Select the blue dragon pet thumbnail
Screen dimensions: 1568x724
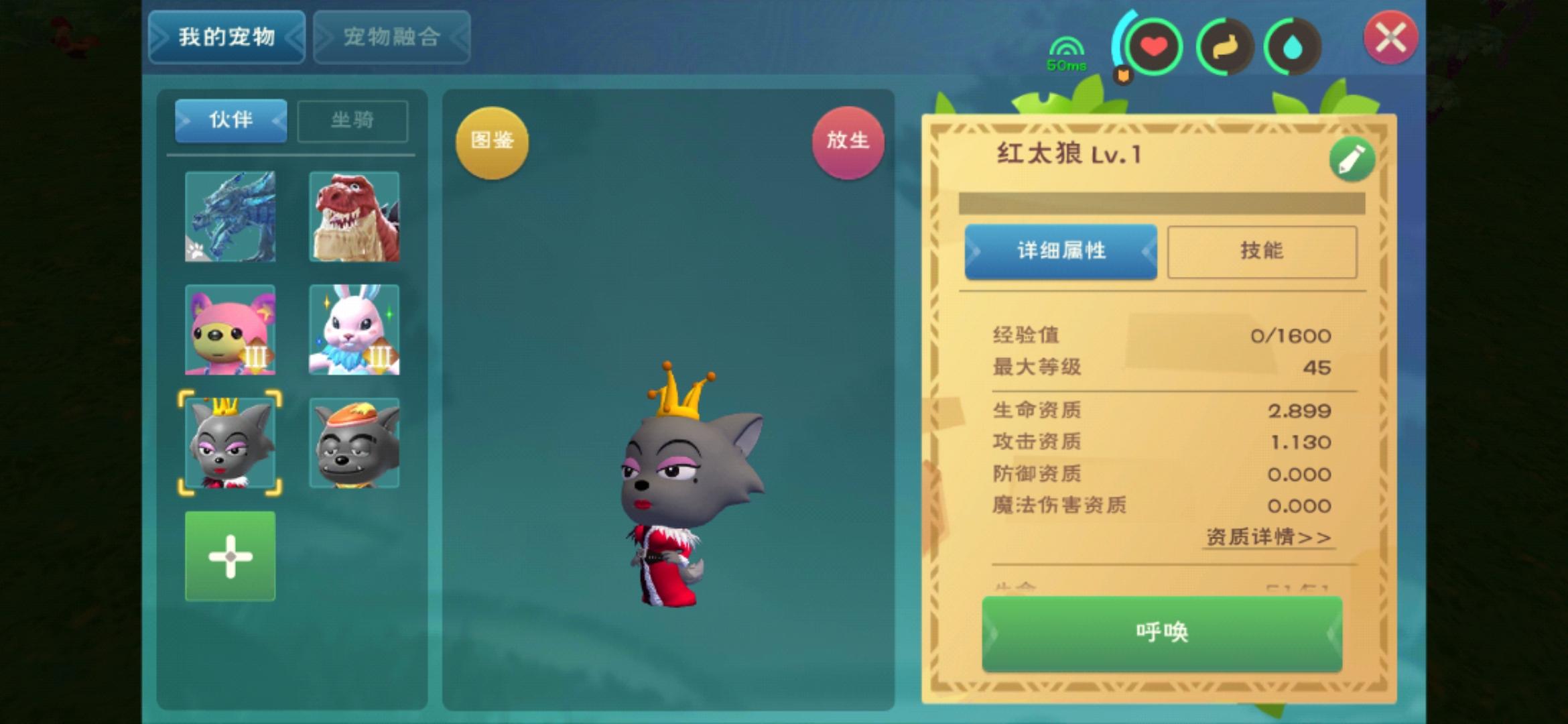tap(230, 217)
